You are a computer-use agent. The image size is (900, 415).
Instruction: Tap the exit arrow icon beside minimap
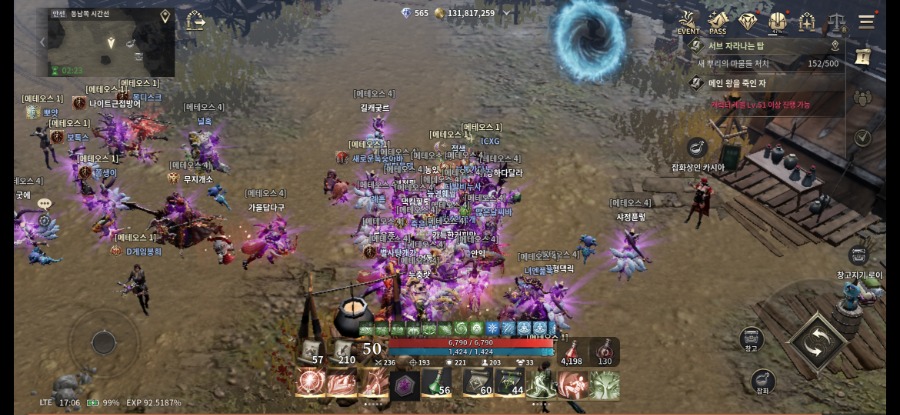pos(195,19)
